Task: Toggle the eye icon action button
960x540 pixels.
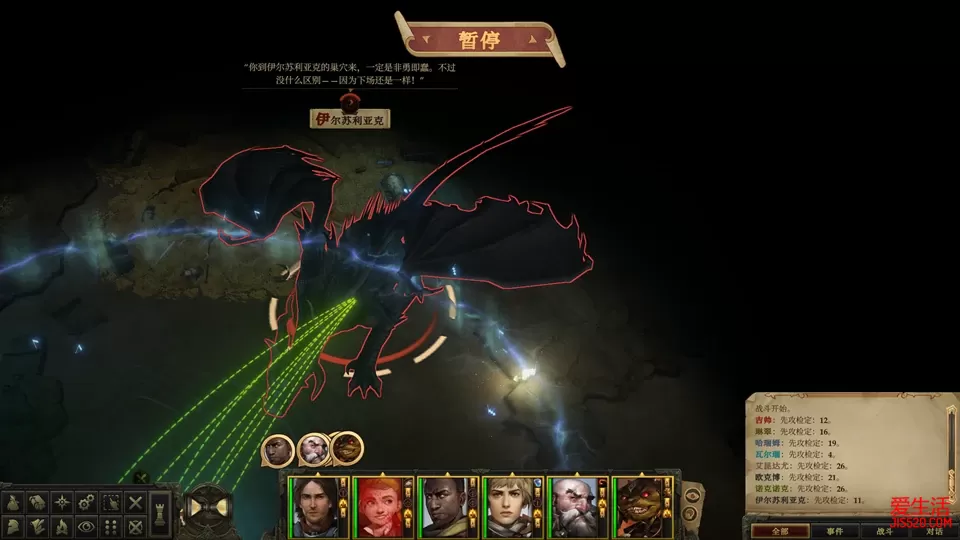Action: pos(87,526)
